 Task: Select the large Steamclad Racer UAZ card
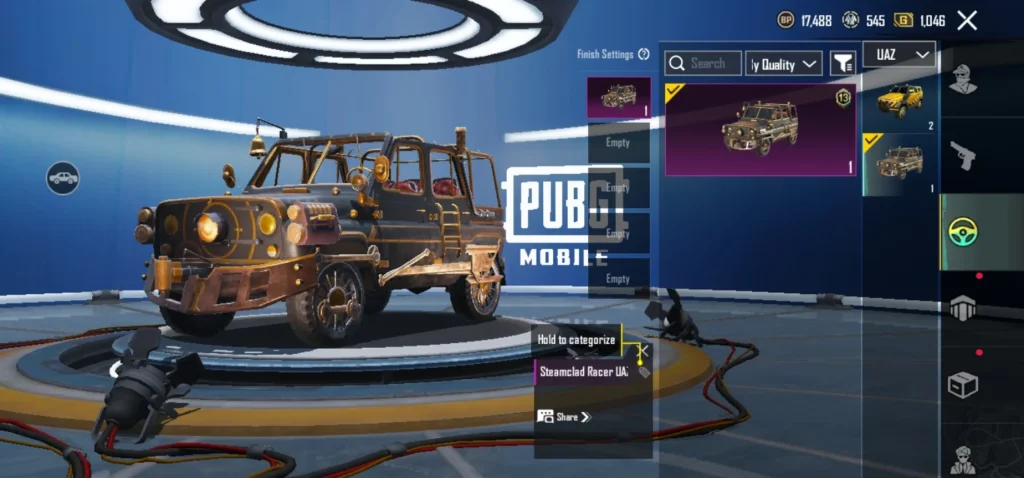[x=760, y=130]
